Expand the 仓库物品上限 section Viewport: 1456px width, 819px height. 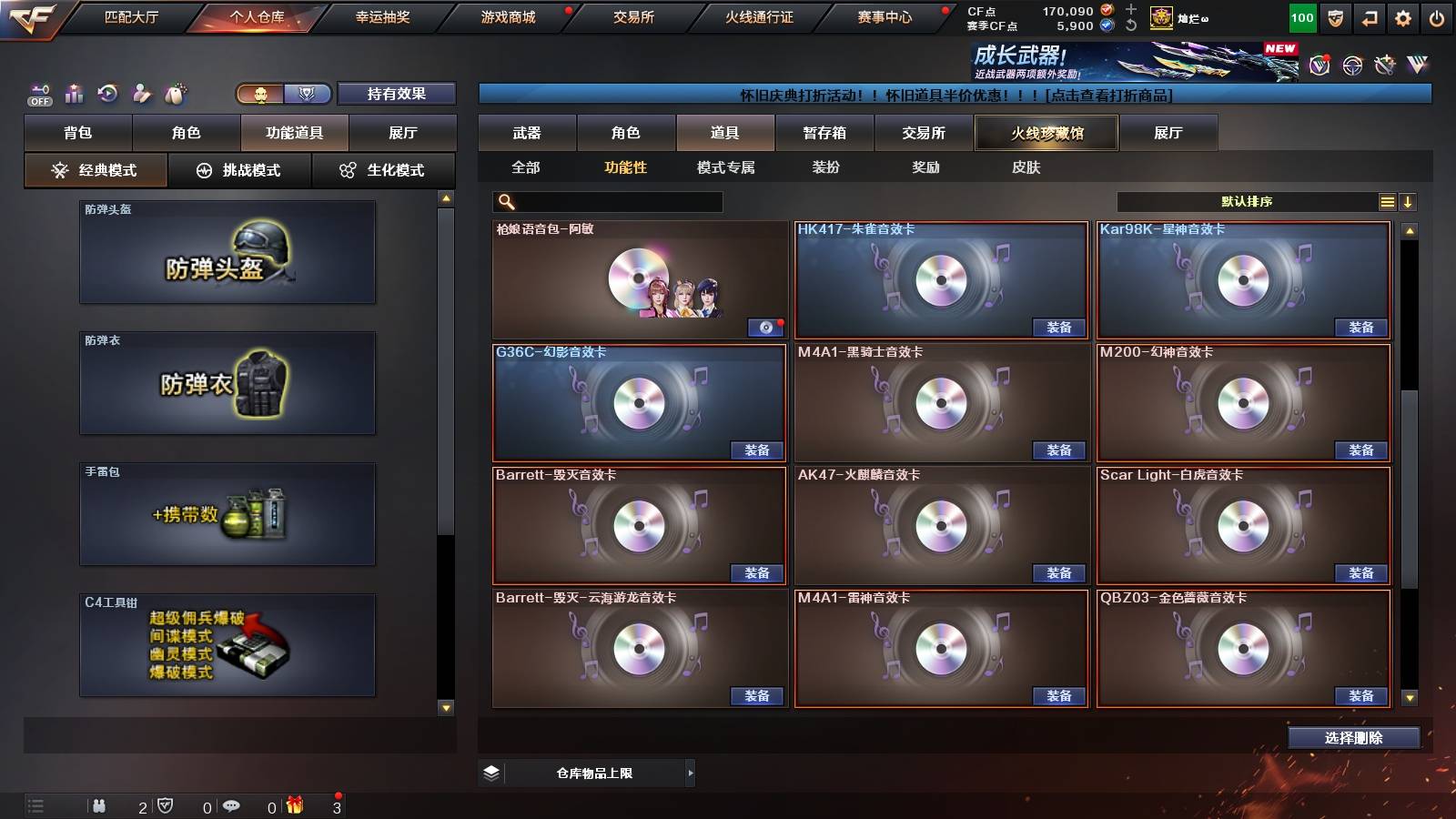click(x=690, y=773)
